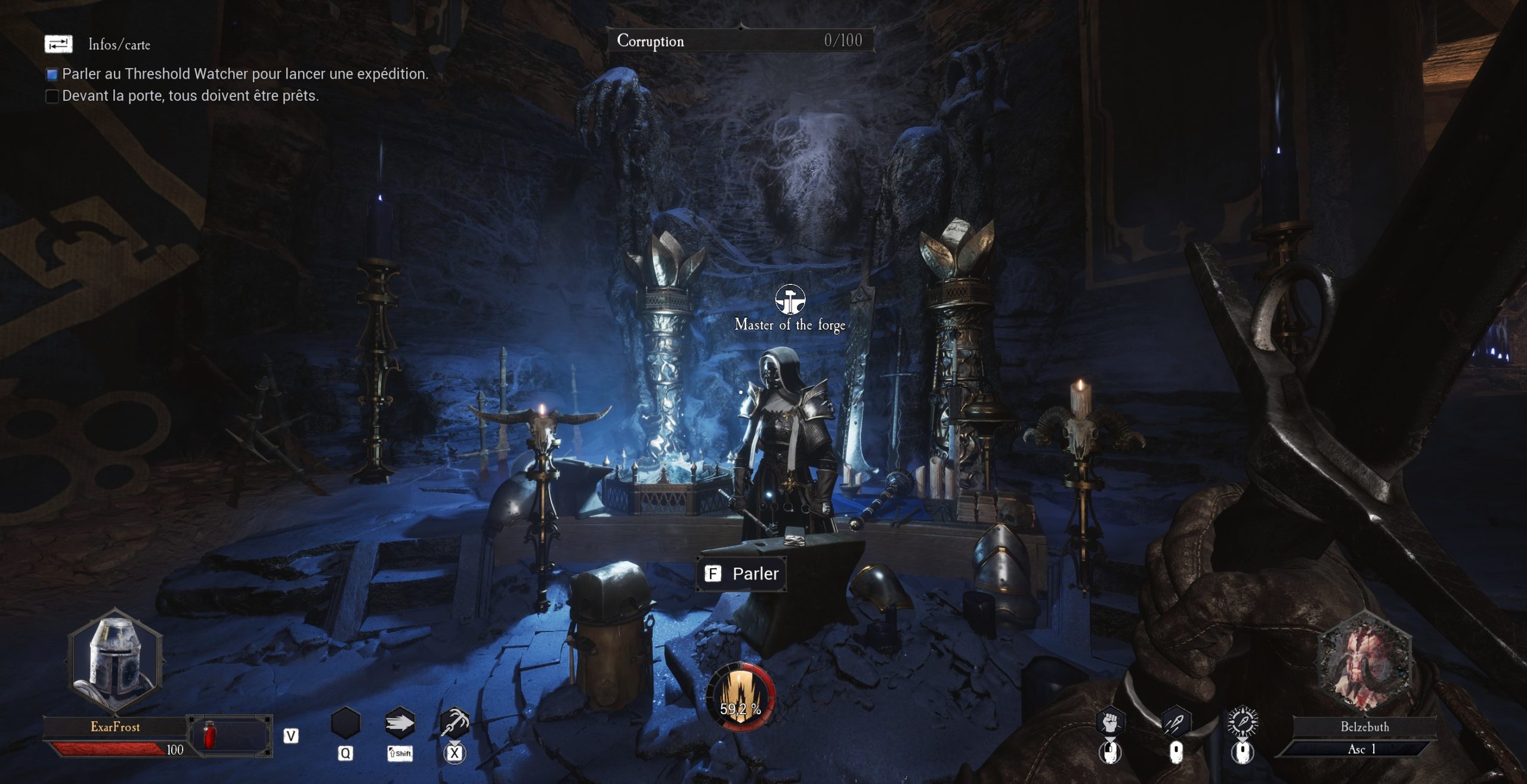Select the Threshold Watcher expedition objective
1527x784 pixels.
click(245, 74)
